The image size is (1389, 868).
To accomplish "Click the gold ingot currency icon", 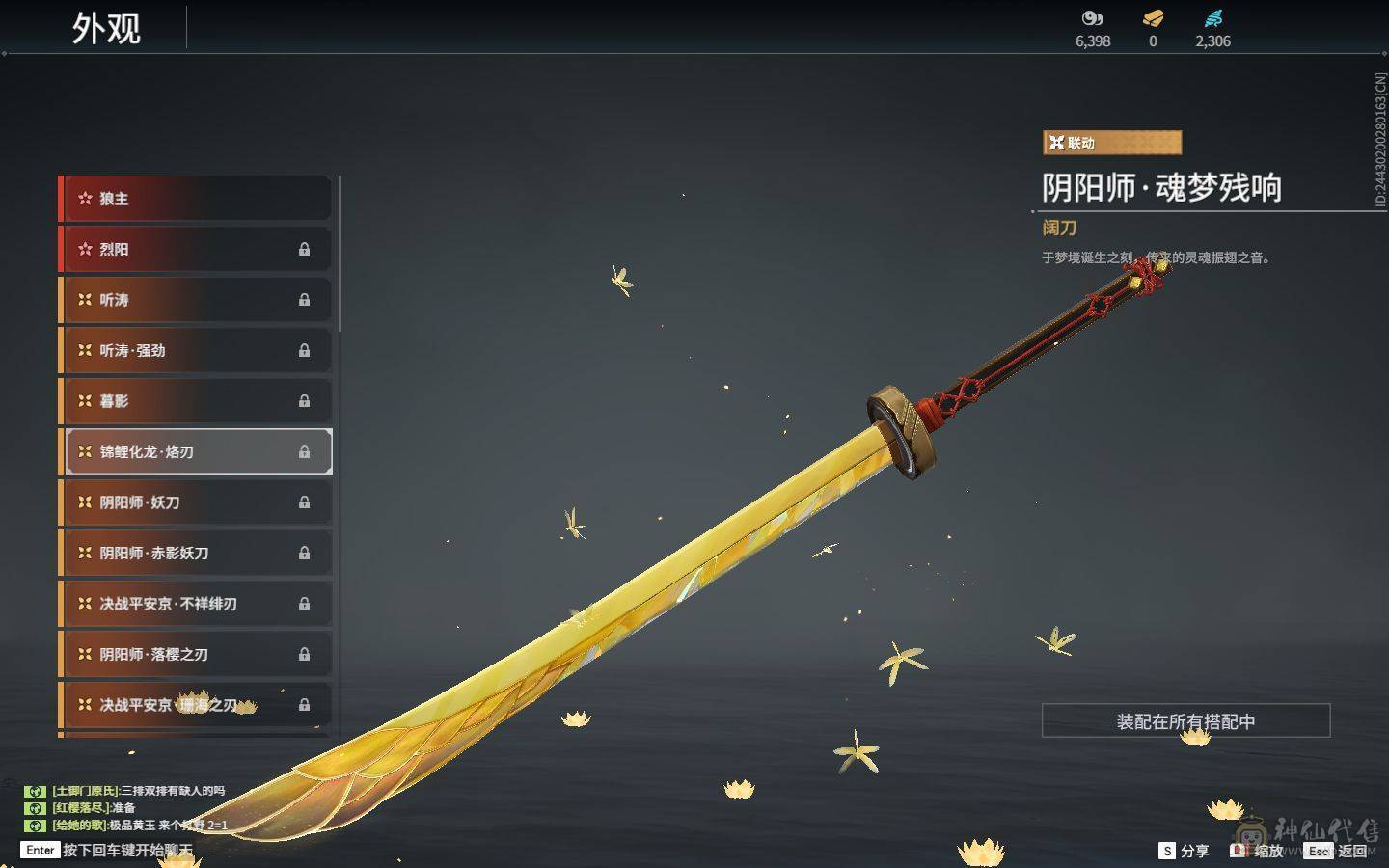I will (x=1152, y=17).
